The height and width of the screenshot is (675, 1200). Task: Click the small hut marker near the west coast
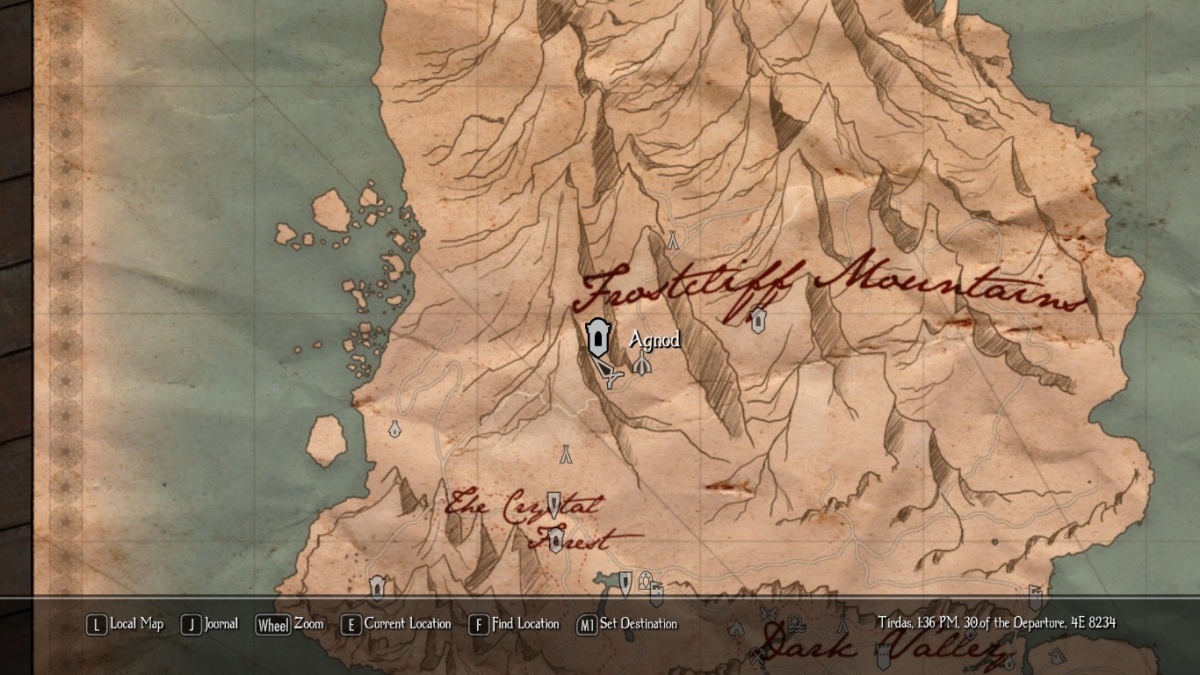tap(394, 429)
